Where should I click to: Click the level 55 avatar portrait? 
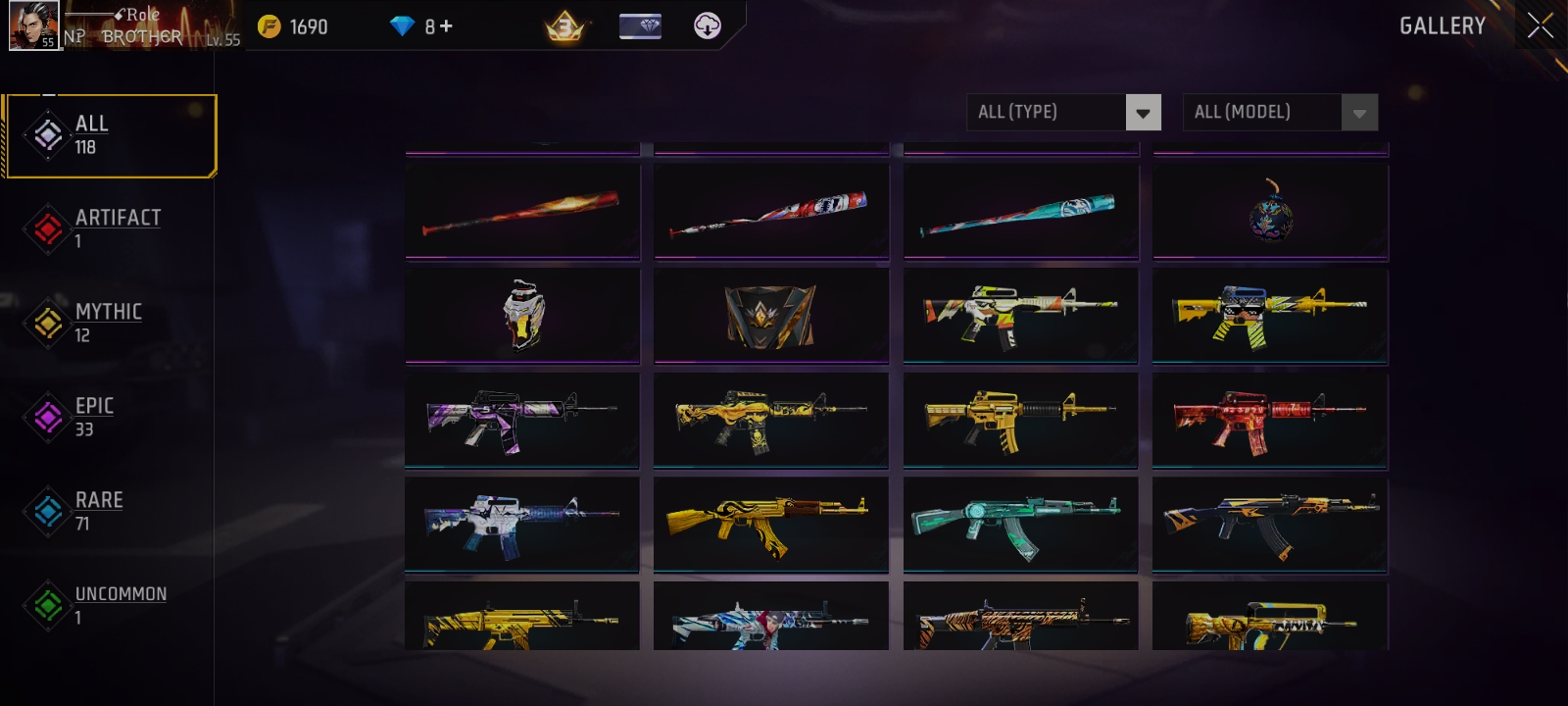pos(34,25)
